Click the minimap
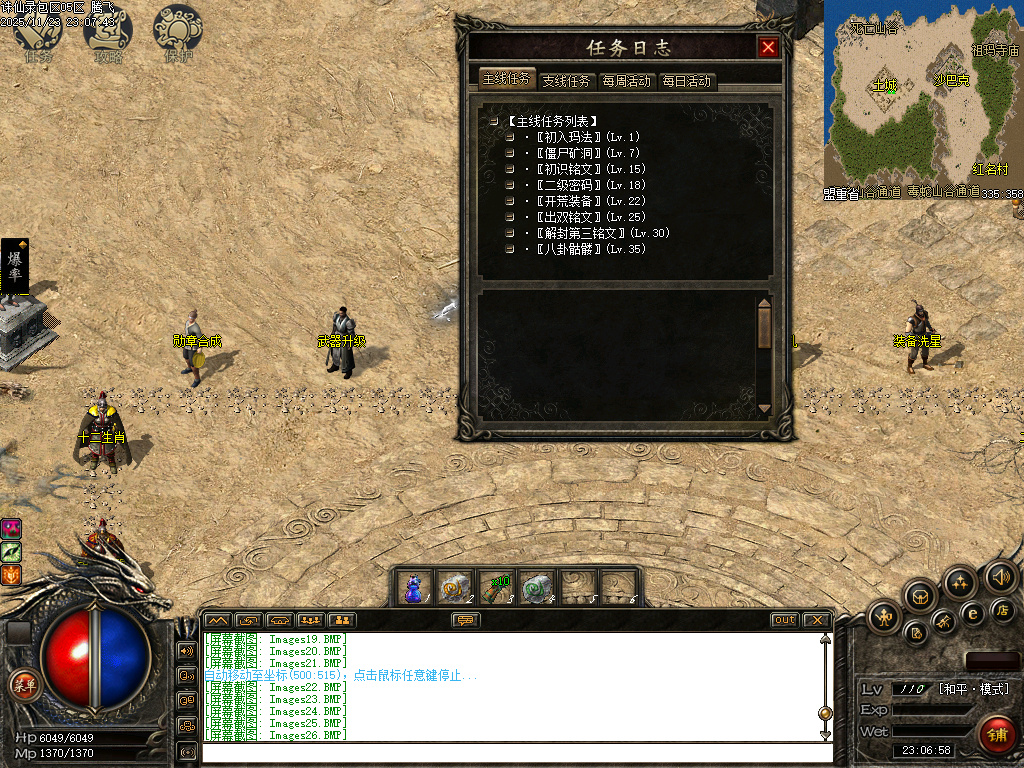This screenshot has height=768, width=1024. click(x=923, y=95)
